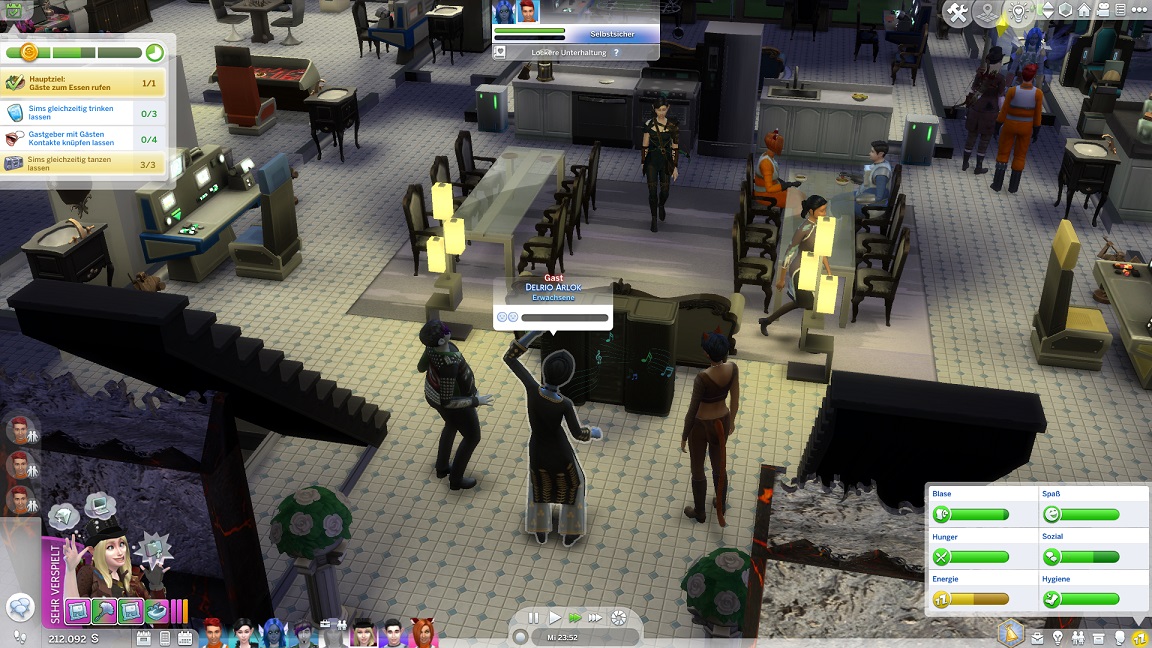The width and height of the screenshot is (1152, 648).
Task: Open the world map travel button
Action: click(x=986, y=12)
